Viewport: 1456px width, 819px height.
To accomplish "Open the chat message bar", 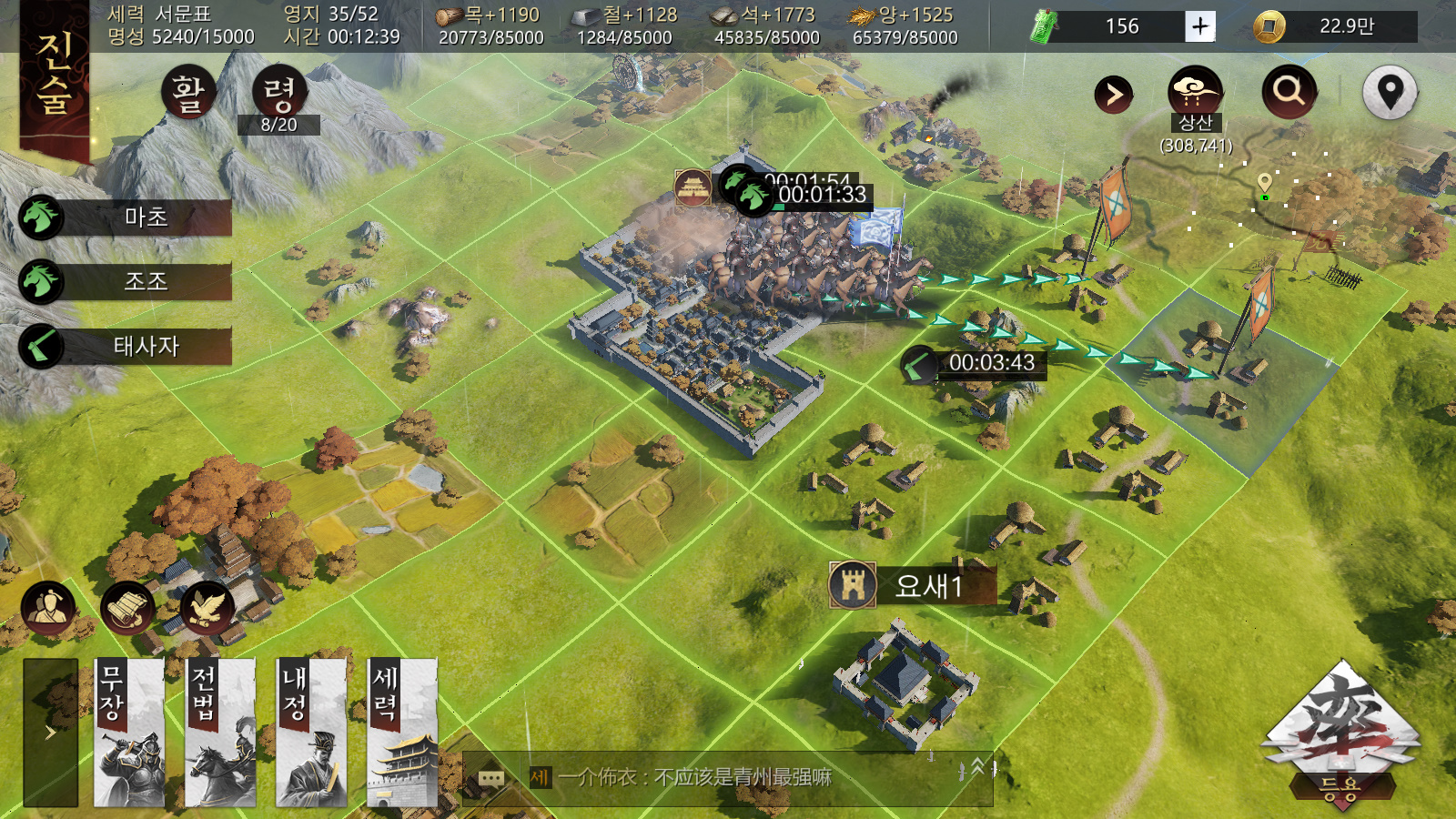I will (x=728, y=777).
